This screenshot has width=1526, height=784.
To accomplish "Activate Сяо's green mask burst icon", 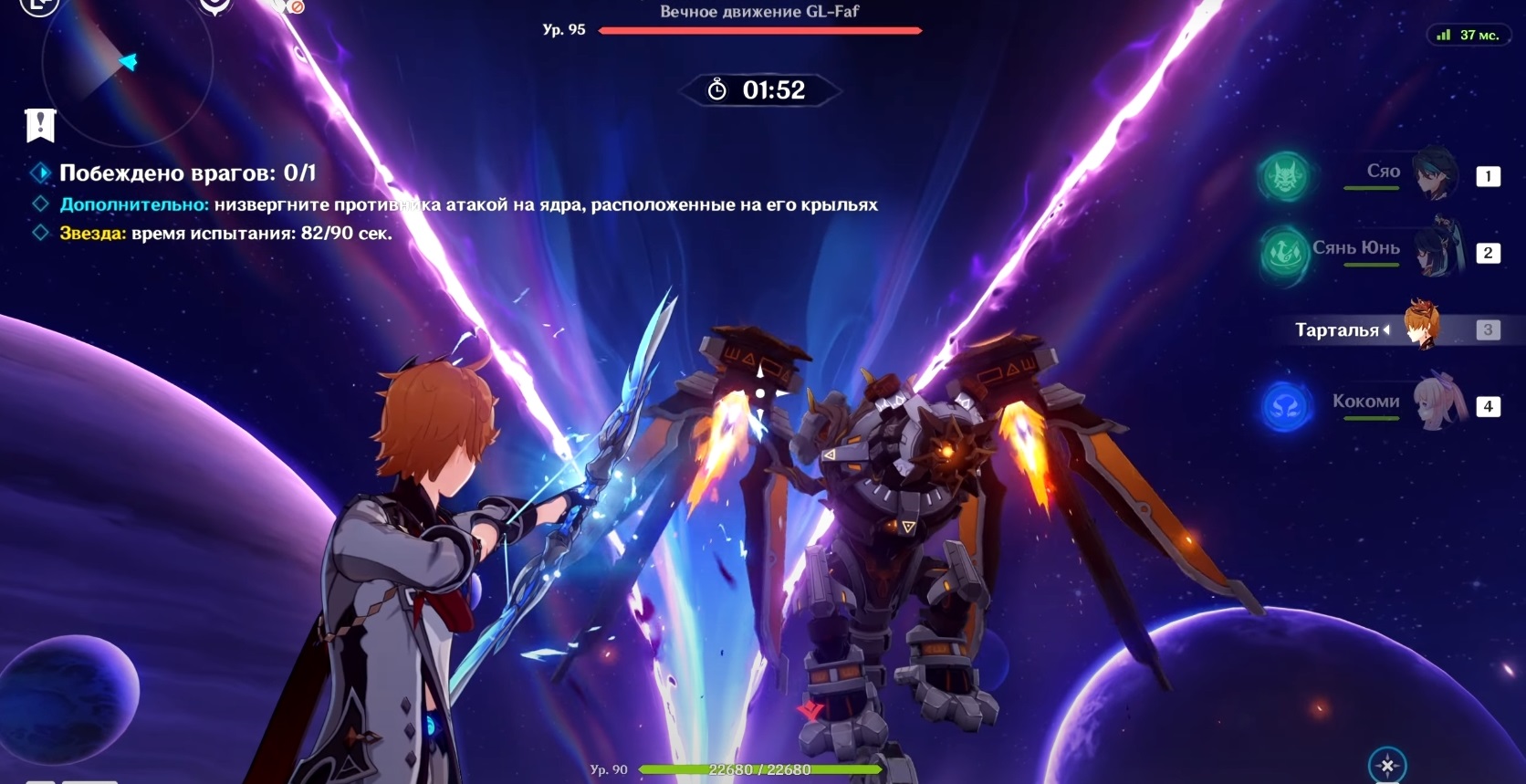I will (1284, 176).
